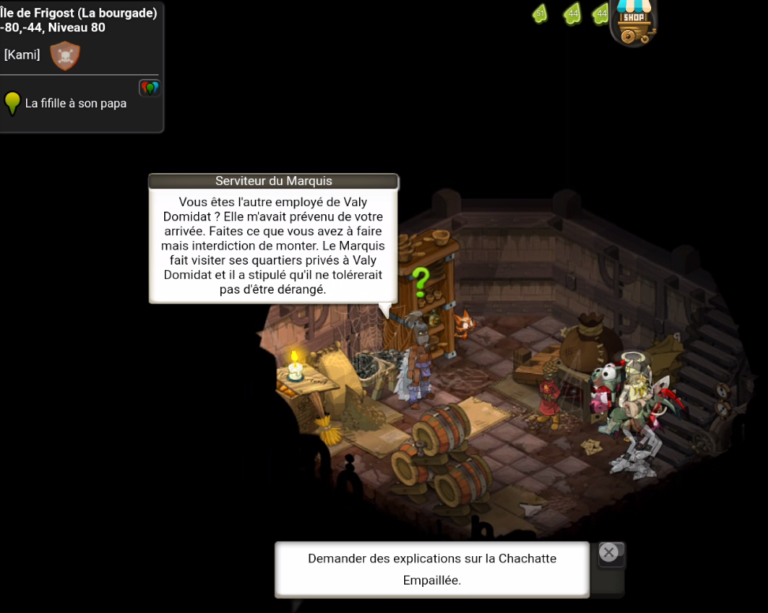Choose the reply about the Chachatte Empaillée
The image size is (768, 613).
pyautogui.click(x=432, y=569)
